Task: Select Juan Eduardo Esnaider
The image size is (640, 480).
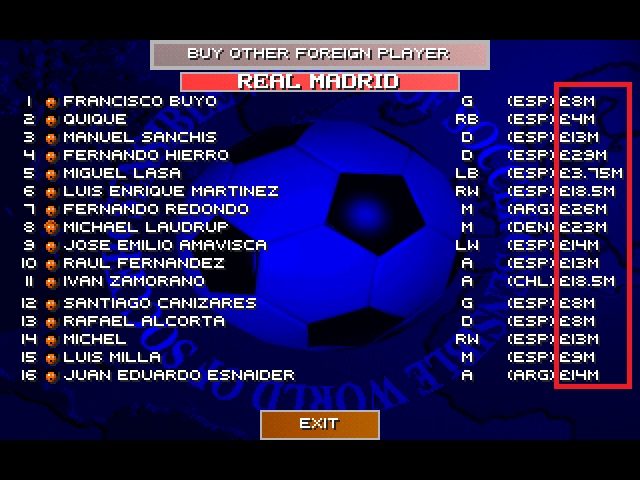Action: point(178,375)
